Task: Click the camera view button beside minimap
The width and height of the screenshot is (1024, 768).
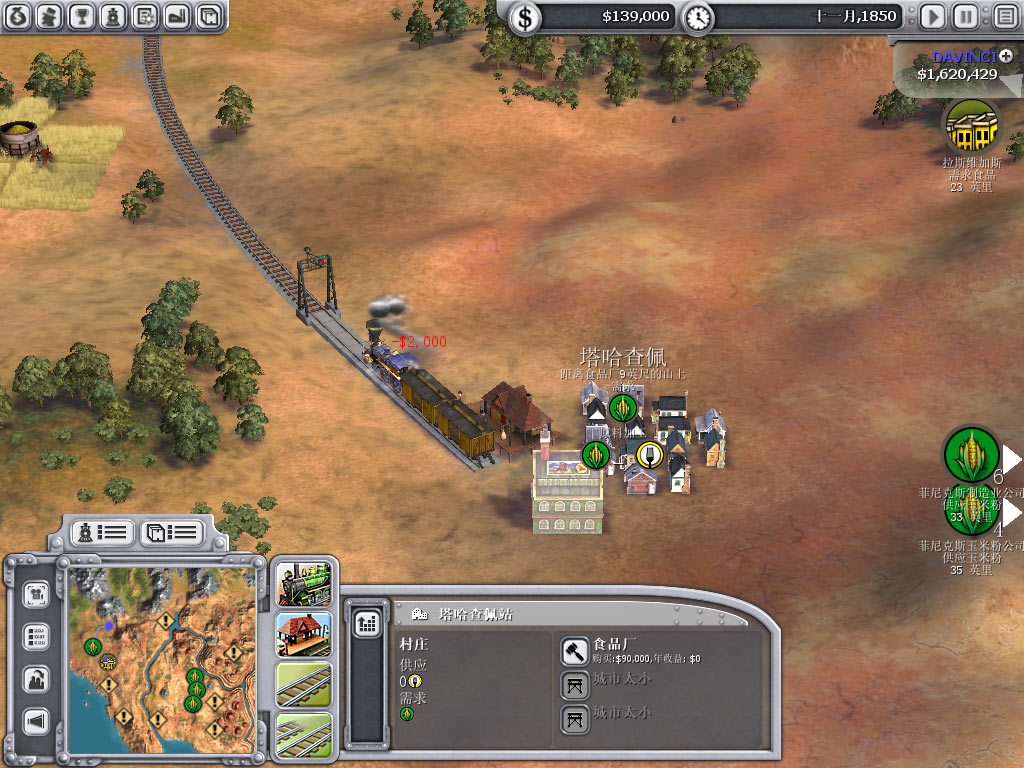Action: tap(37, 594)
